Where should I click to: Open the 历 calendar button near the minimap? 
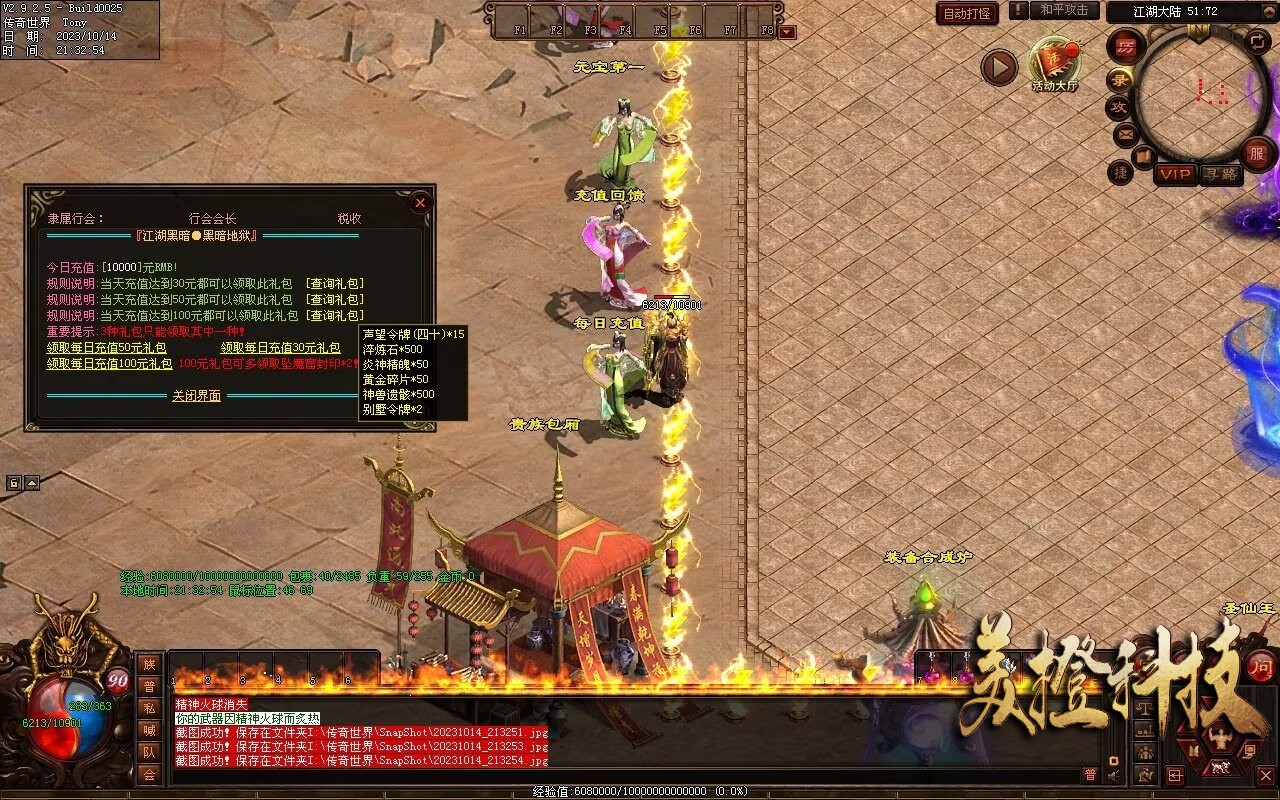[1126, 47]
